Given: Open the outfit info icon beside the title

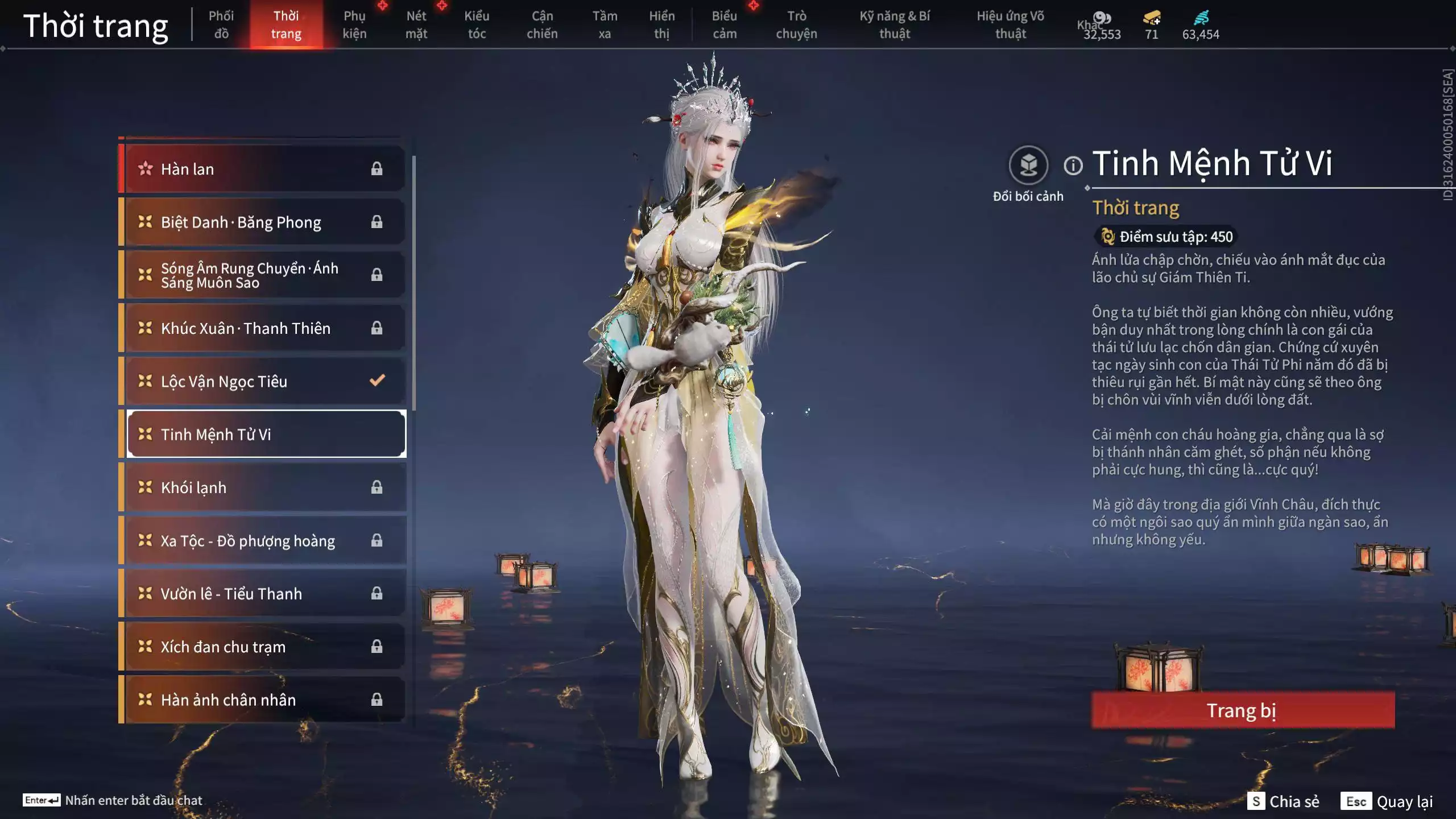Looking at the screenshot, I should (x=1073, y=166).
